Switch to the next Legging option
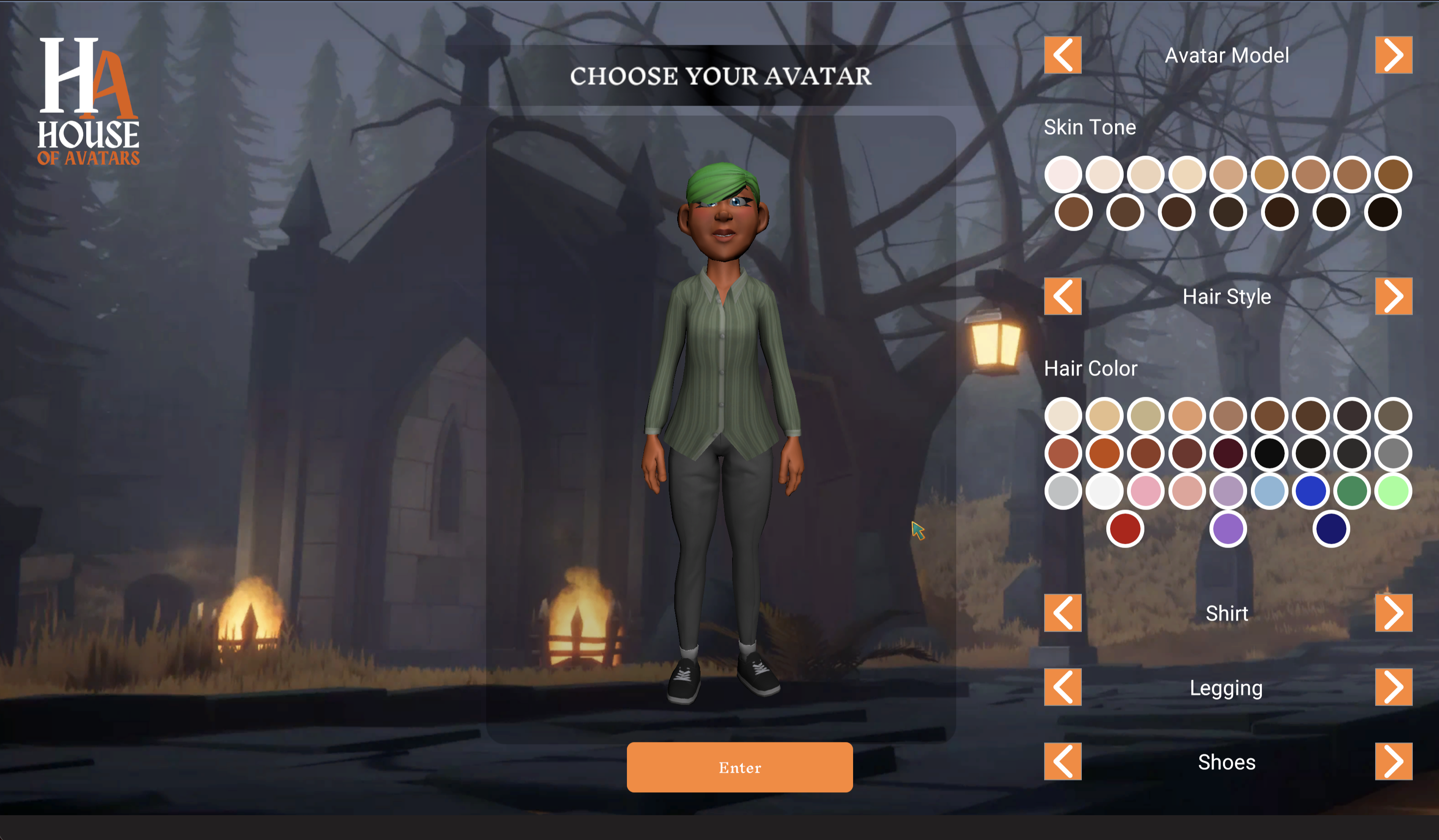The height and width of the screenshot is (840, 1439). (1394, 687)
